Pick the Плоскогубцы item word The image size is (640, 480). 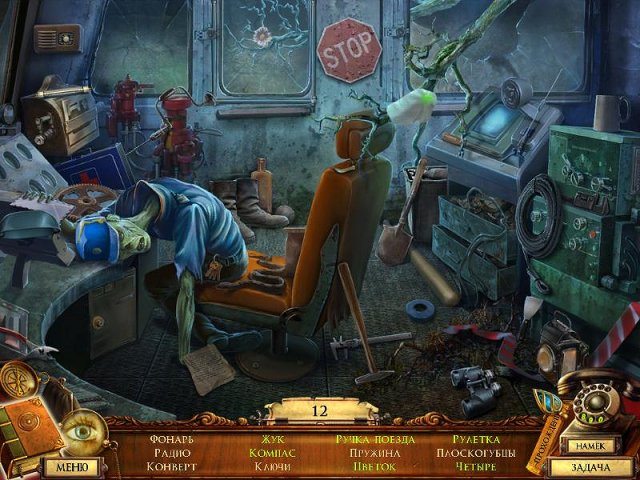475,453
